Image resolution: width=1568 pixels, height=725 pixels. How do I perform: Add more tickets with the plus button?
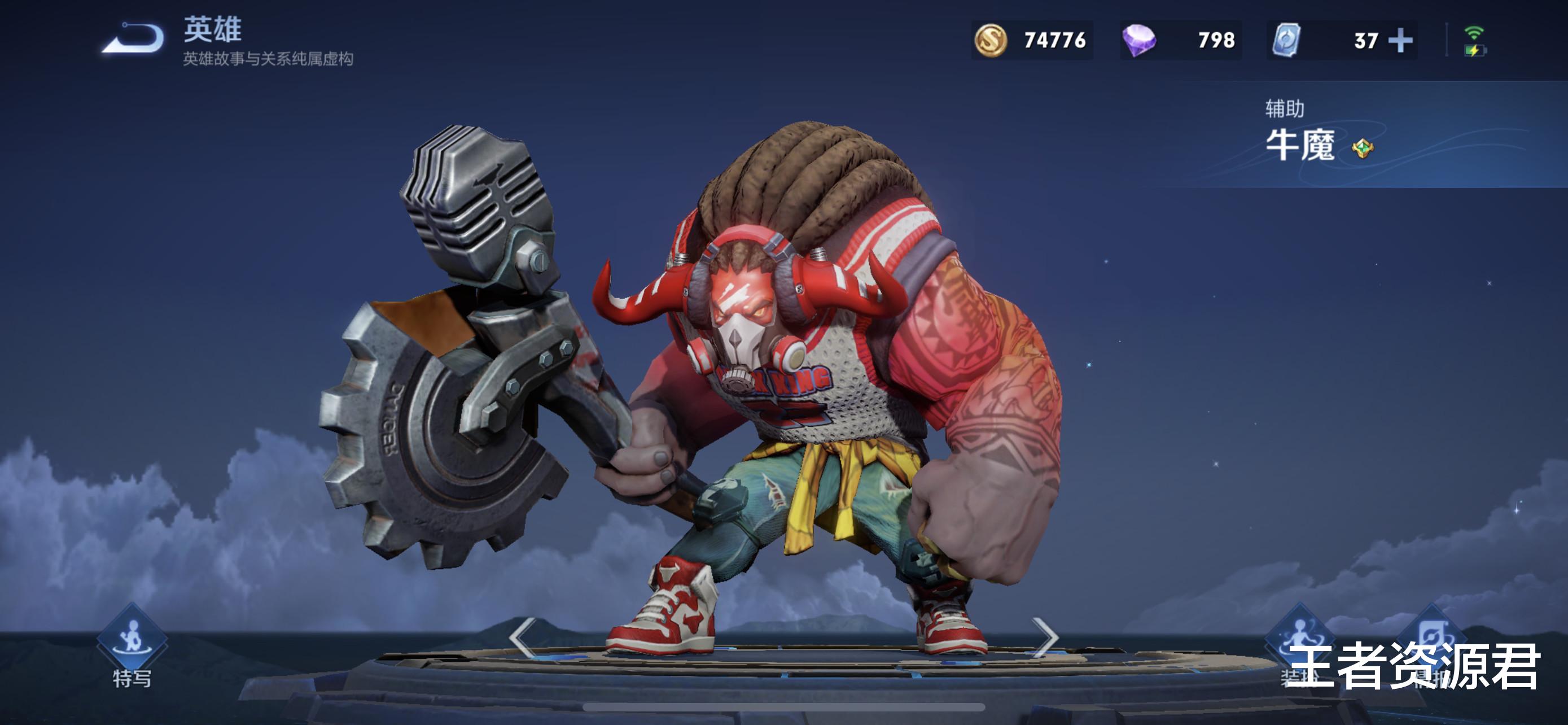(1400, 41)
